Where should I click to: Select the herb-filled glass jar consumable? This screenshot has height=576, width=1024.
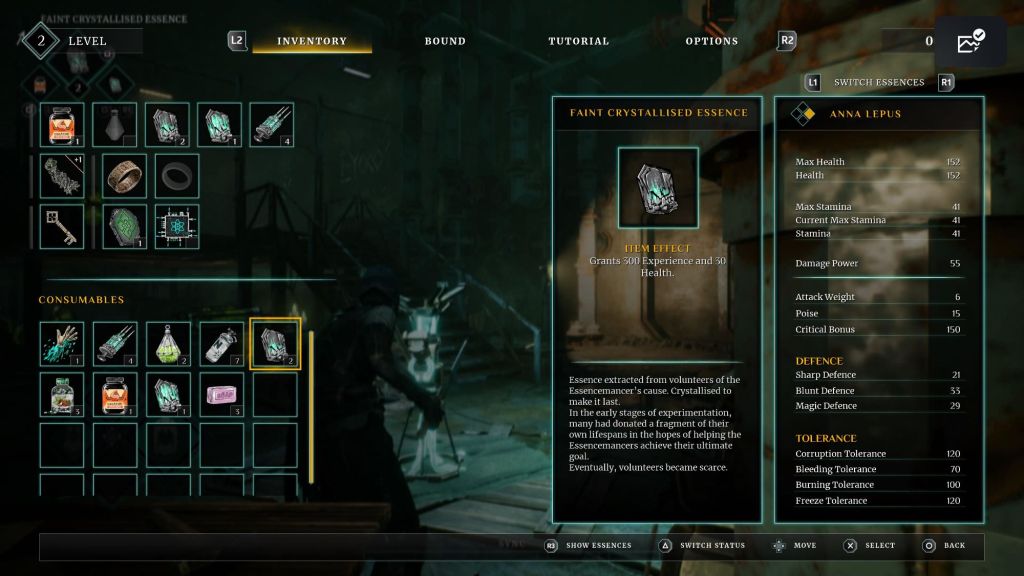pos(62,395)
